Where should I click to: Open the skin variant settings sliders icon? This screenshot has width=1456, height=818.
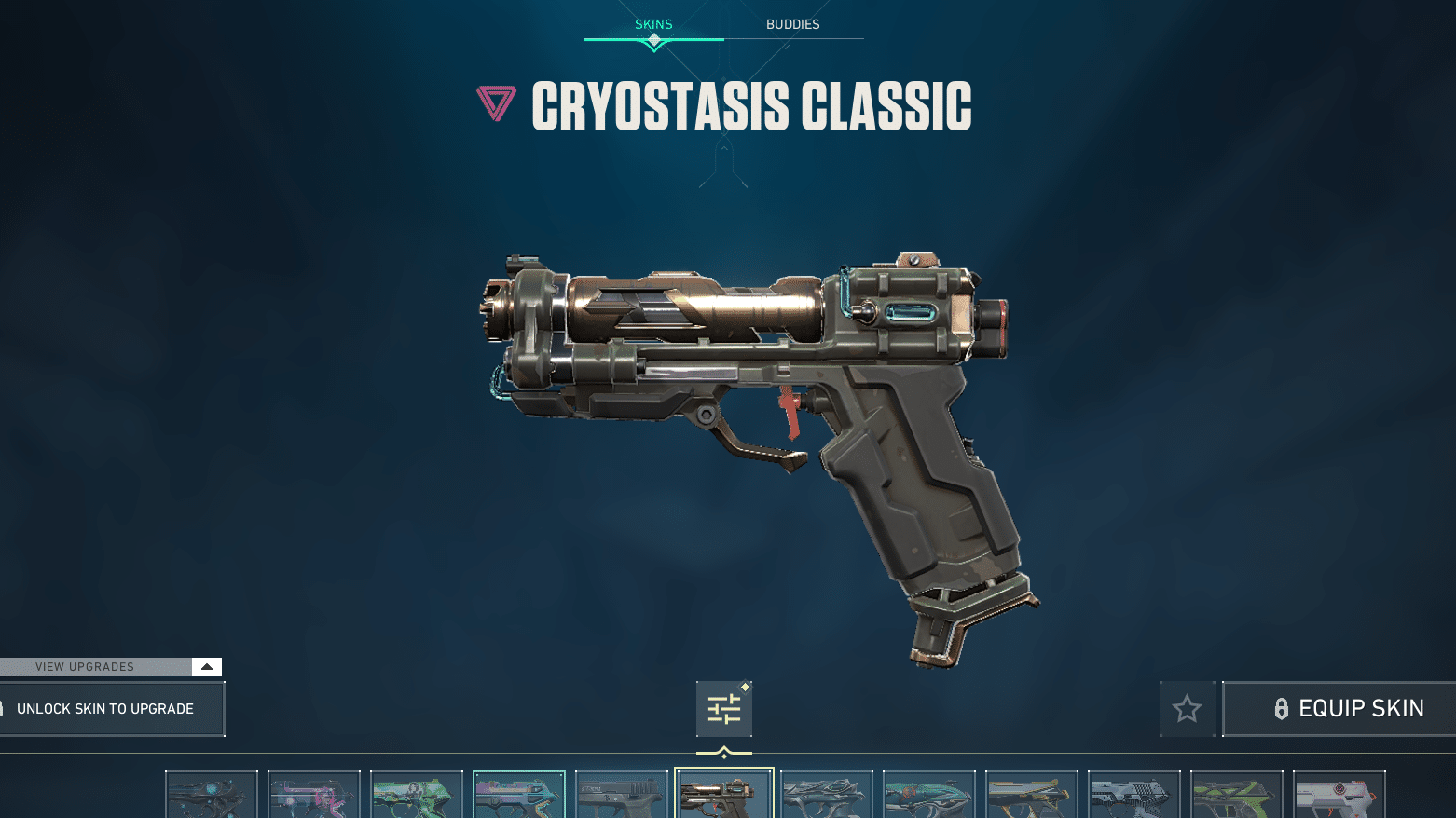(x=724, y=708)
